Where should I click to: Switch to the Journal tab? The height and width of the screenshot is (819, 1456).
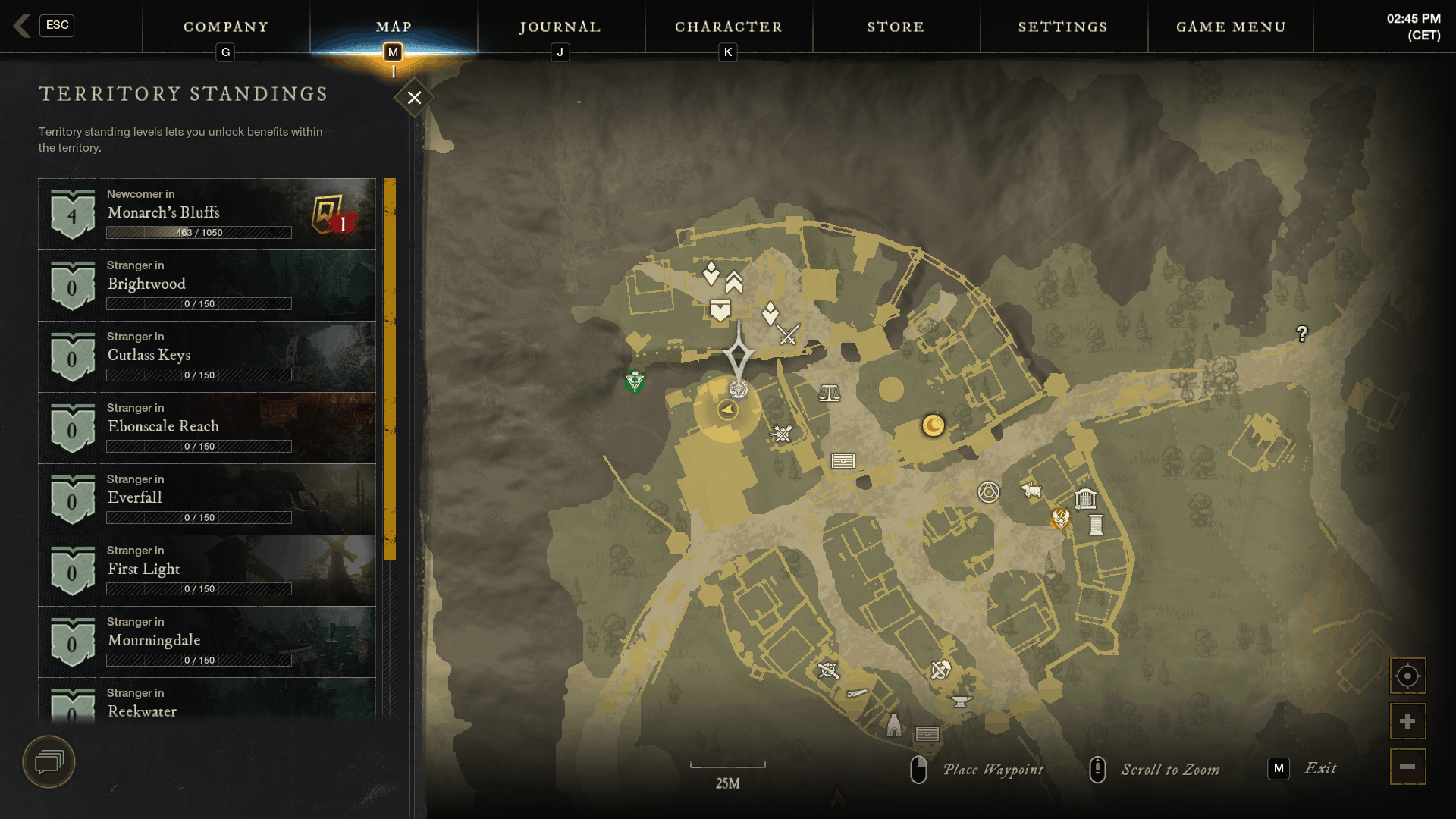point(559,27)
